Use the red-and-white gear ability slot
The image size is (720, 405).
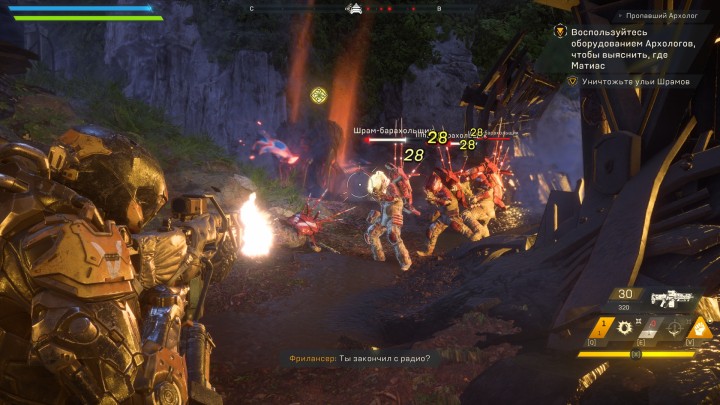651,328
